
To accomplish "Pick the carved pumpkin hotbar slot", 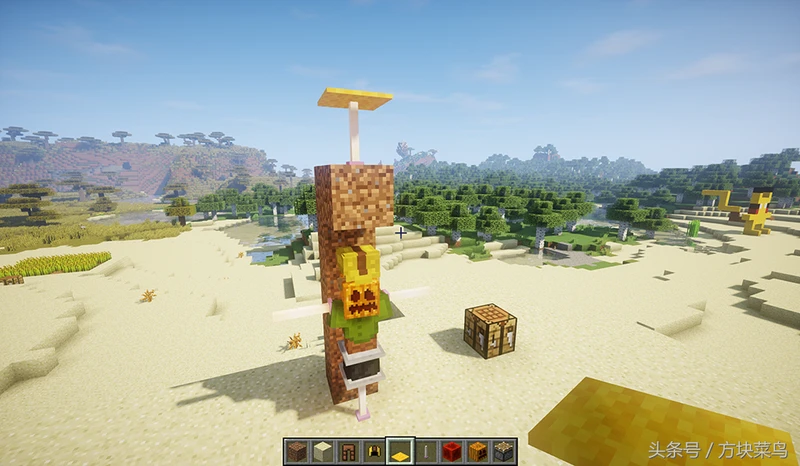I will [478, 451].
